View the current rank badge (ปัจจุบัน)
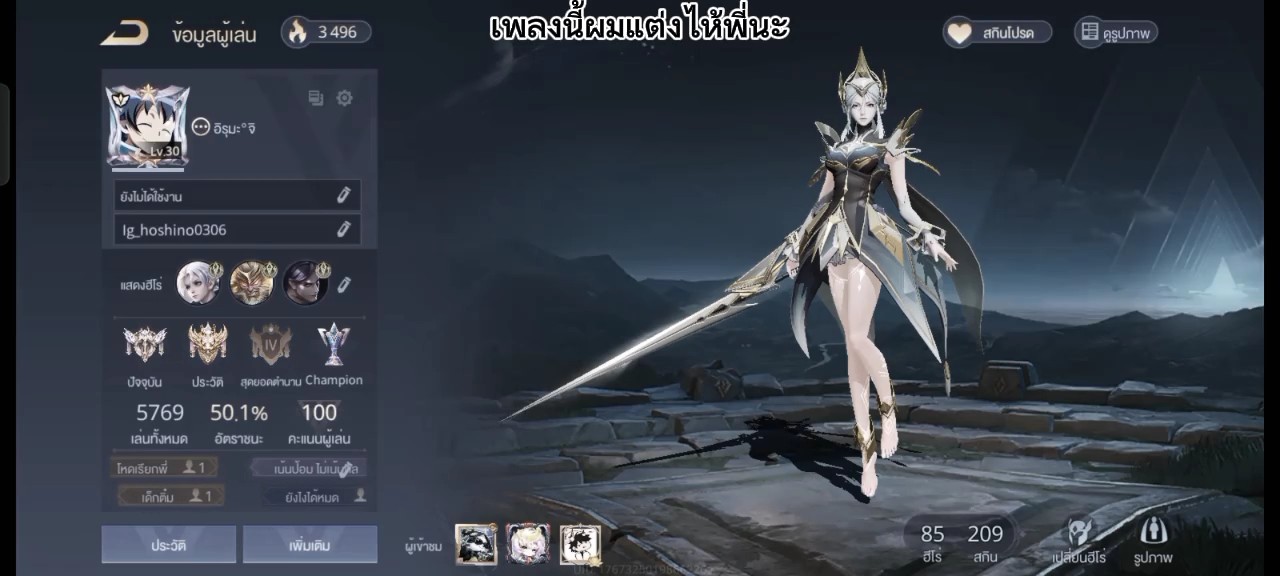Screen dimensions: 1280x576 [145, 346]
